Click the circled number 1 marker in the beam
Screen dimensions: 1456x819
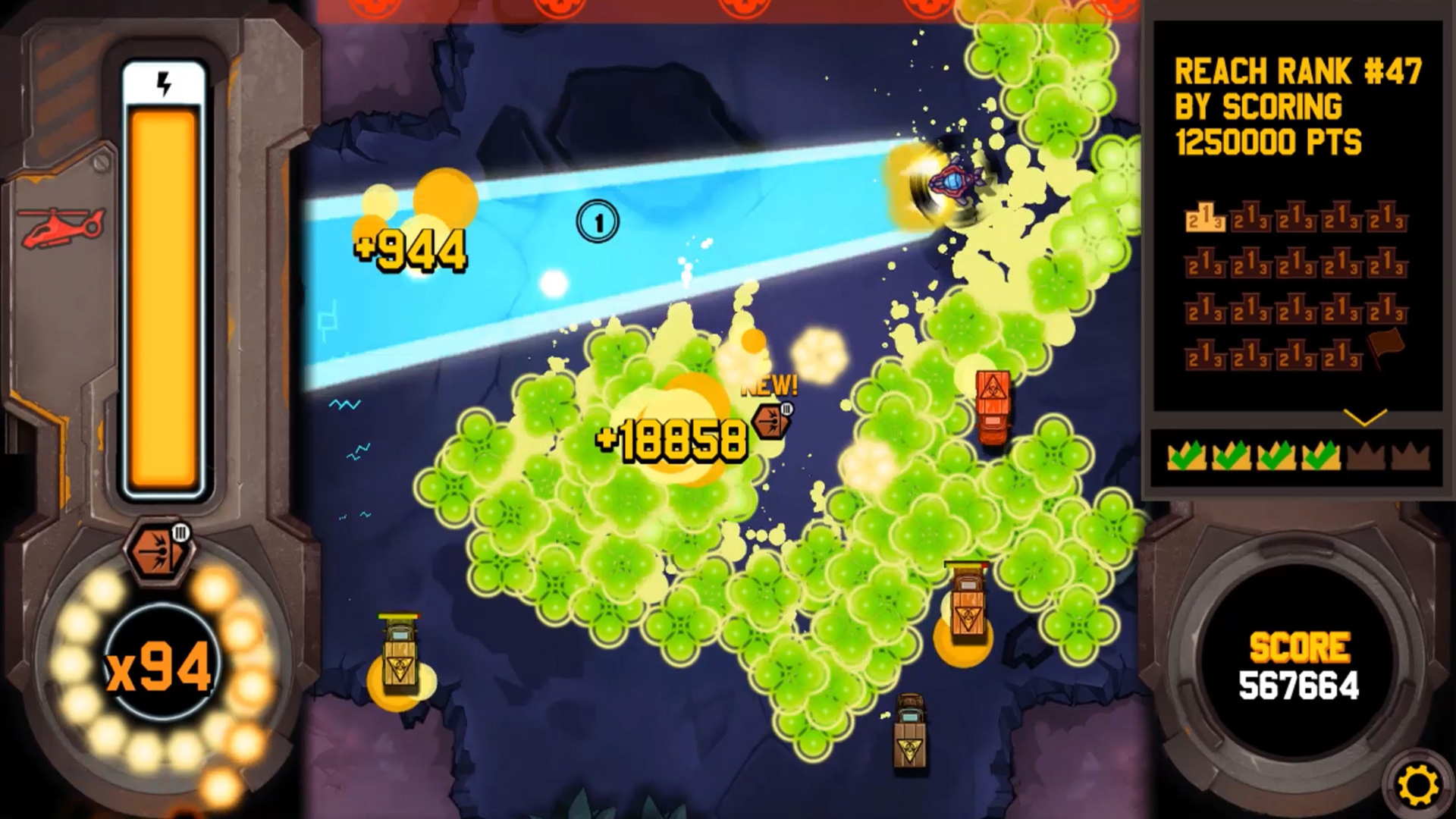(599, 222)
